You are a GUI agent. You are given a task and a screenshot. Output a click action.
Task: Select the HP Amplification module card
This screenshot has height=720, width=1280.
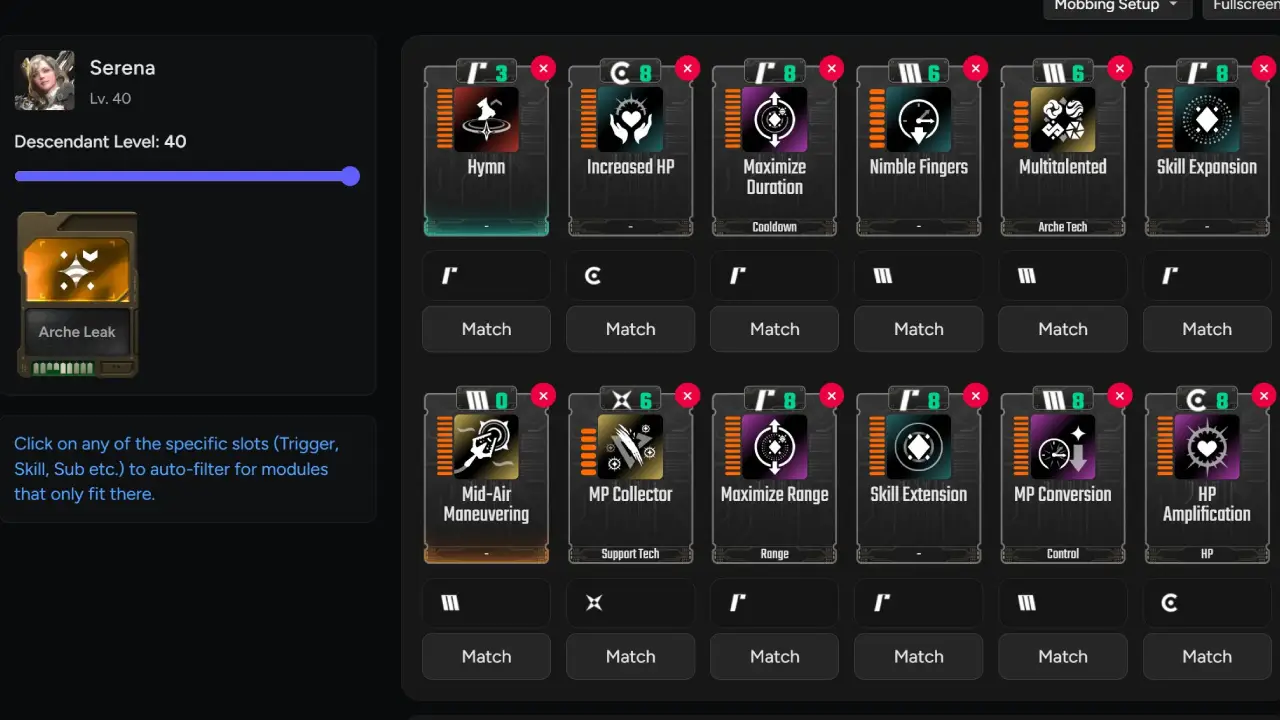[1206, 478]
